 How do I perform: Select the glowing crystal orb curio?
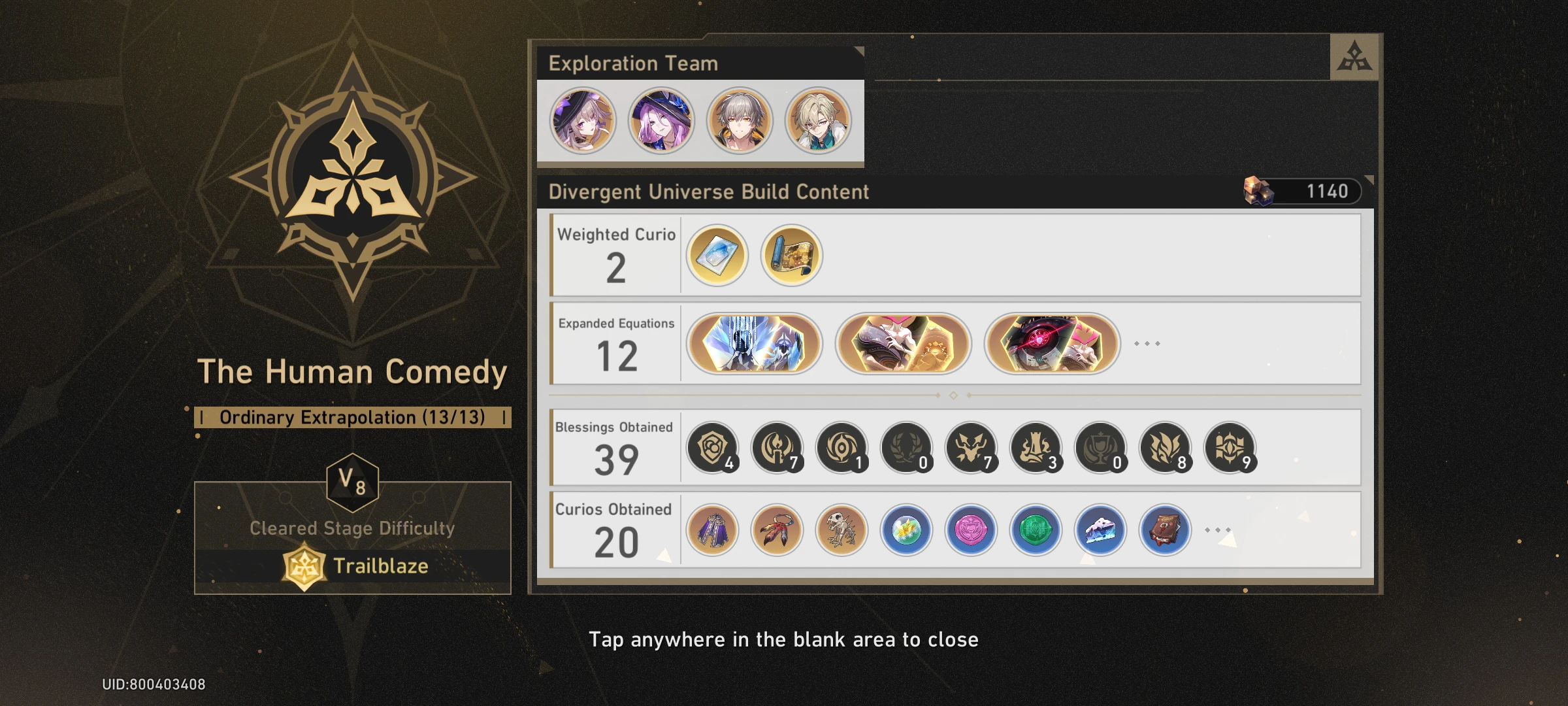[x=906, y=531]
